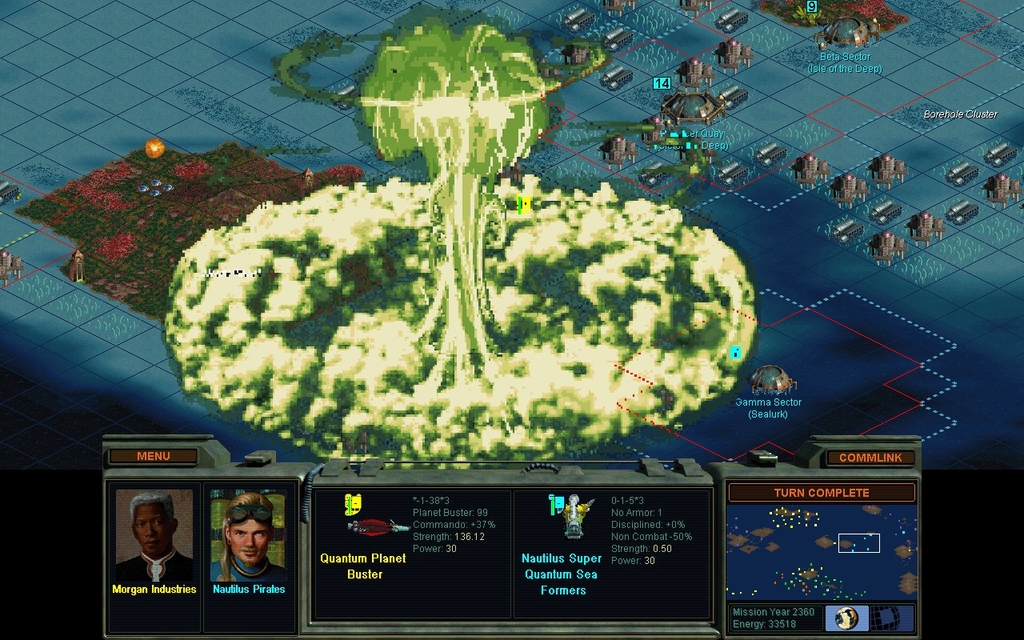Open the COMMLINK panel
The width and height of the screenshot is (1024, 640).
pyautogui.click(x=870, y=458)
